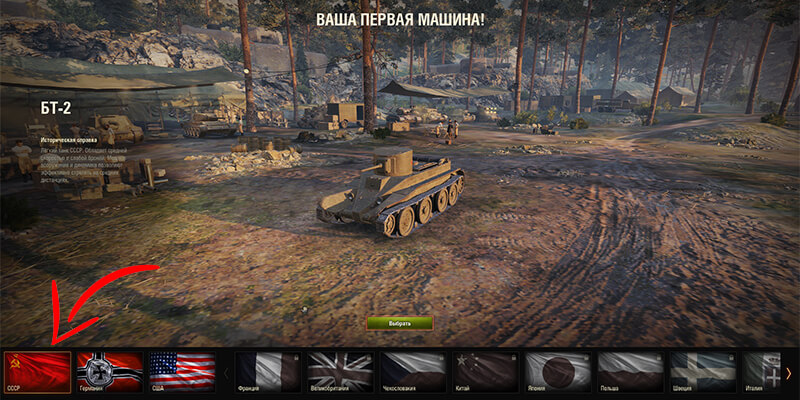This screenshot has height=400, width=800.
Task: Select the Чехословакия nation flag
Action: click(x=413, y=372)
